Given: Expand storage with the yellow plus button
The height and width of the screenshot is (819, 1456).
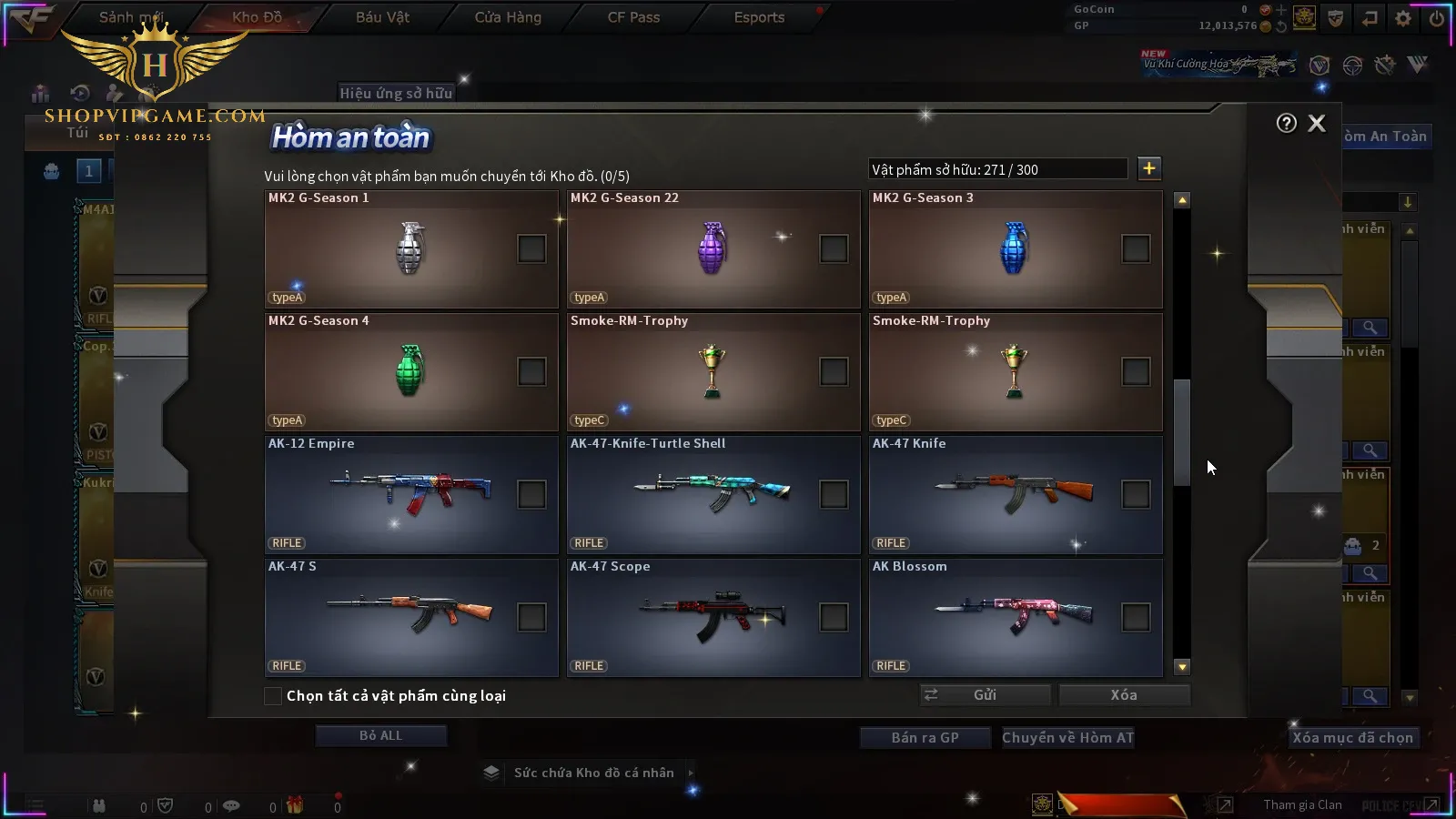Looking at the screenshot, I should [x=1149, y=168].
